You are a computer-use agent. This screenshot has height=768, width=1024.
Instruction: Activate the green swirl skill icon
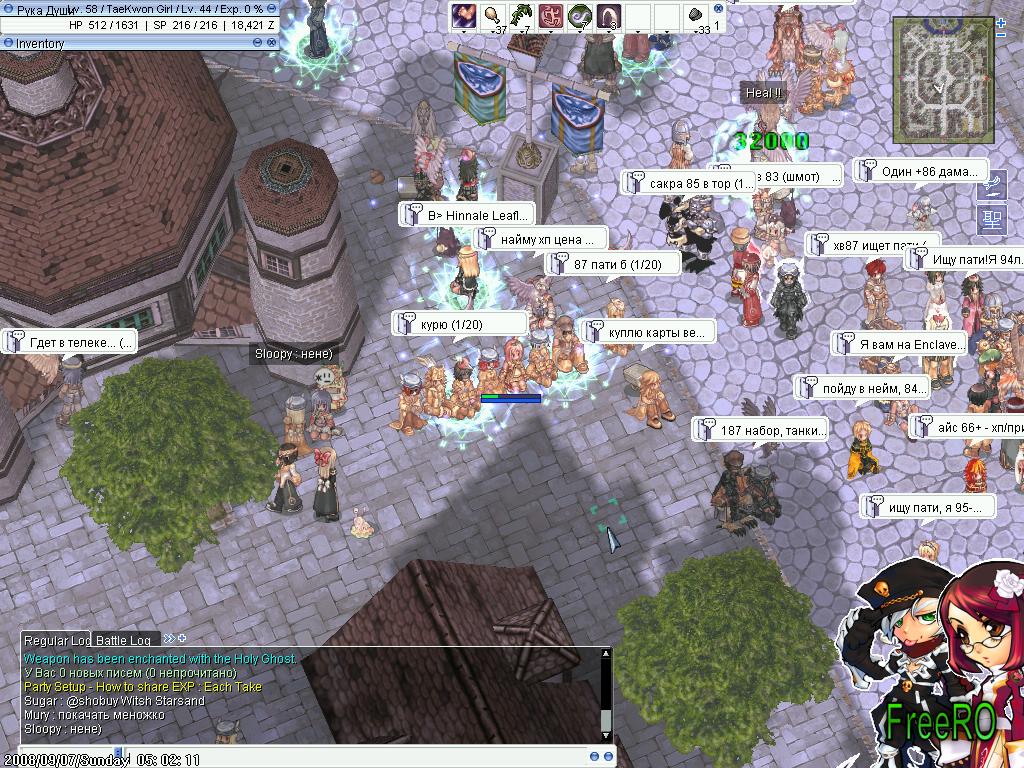(579, 15)
